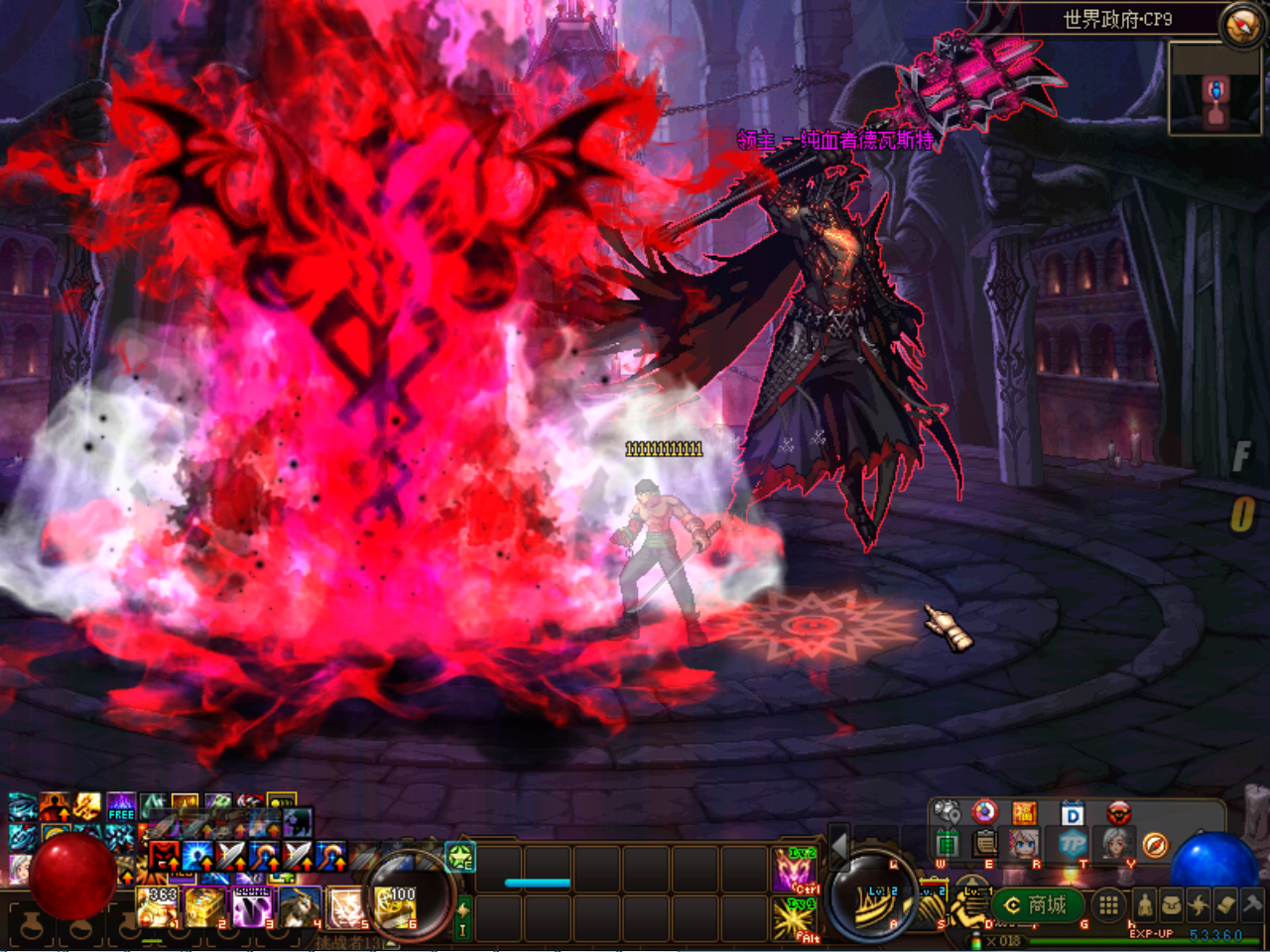Open the daily check-in calendar icon marked D

1071,813
